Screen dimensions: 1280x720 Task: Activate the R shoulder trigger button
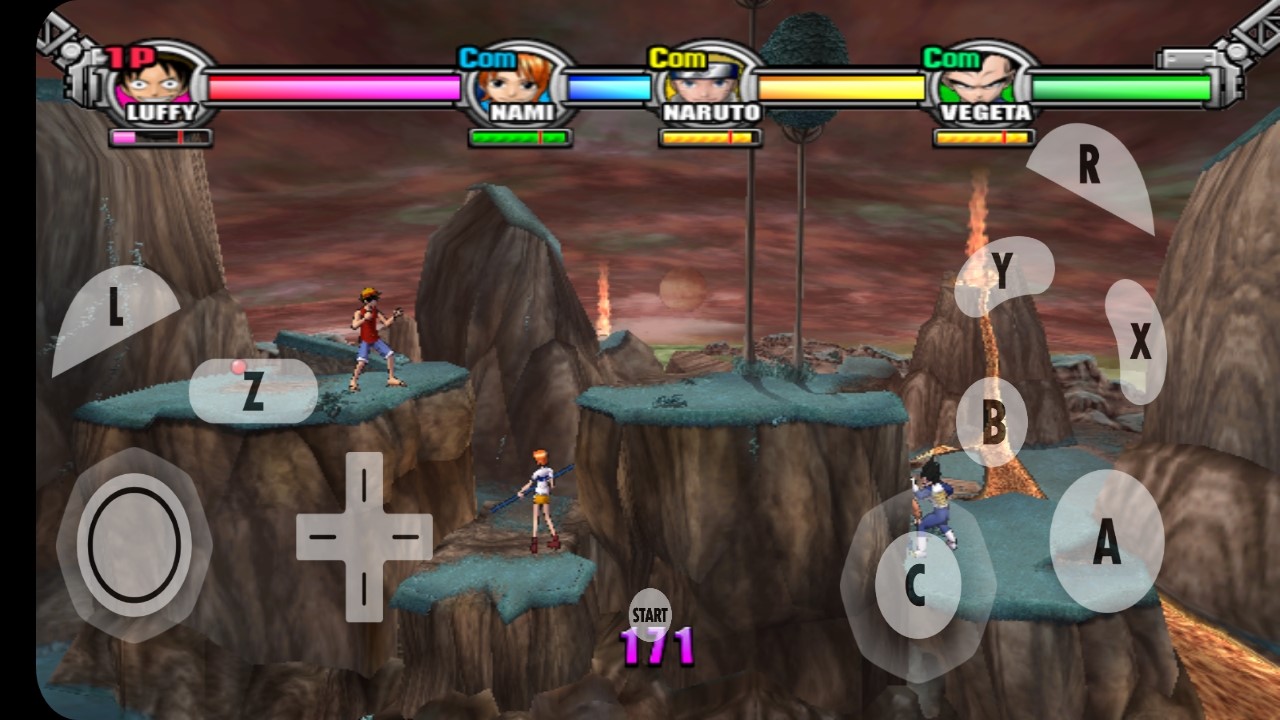tap(1091, 170)
